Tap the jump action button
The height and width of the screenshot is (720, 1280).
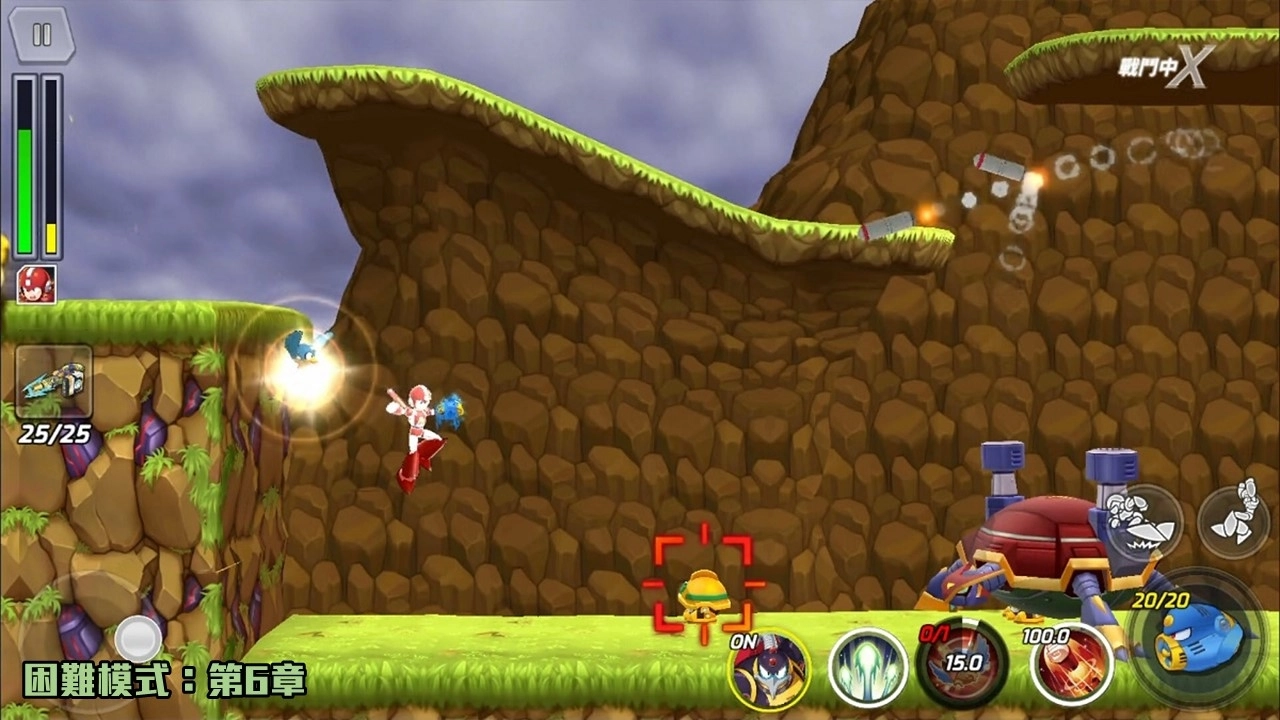1233,520
